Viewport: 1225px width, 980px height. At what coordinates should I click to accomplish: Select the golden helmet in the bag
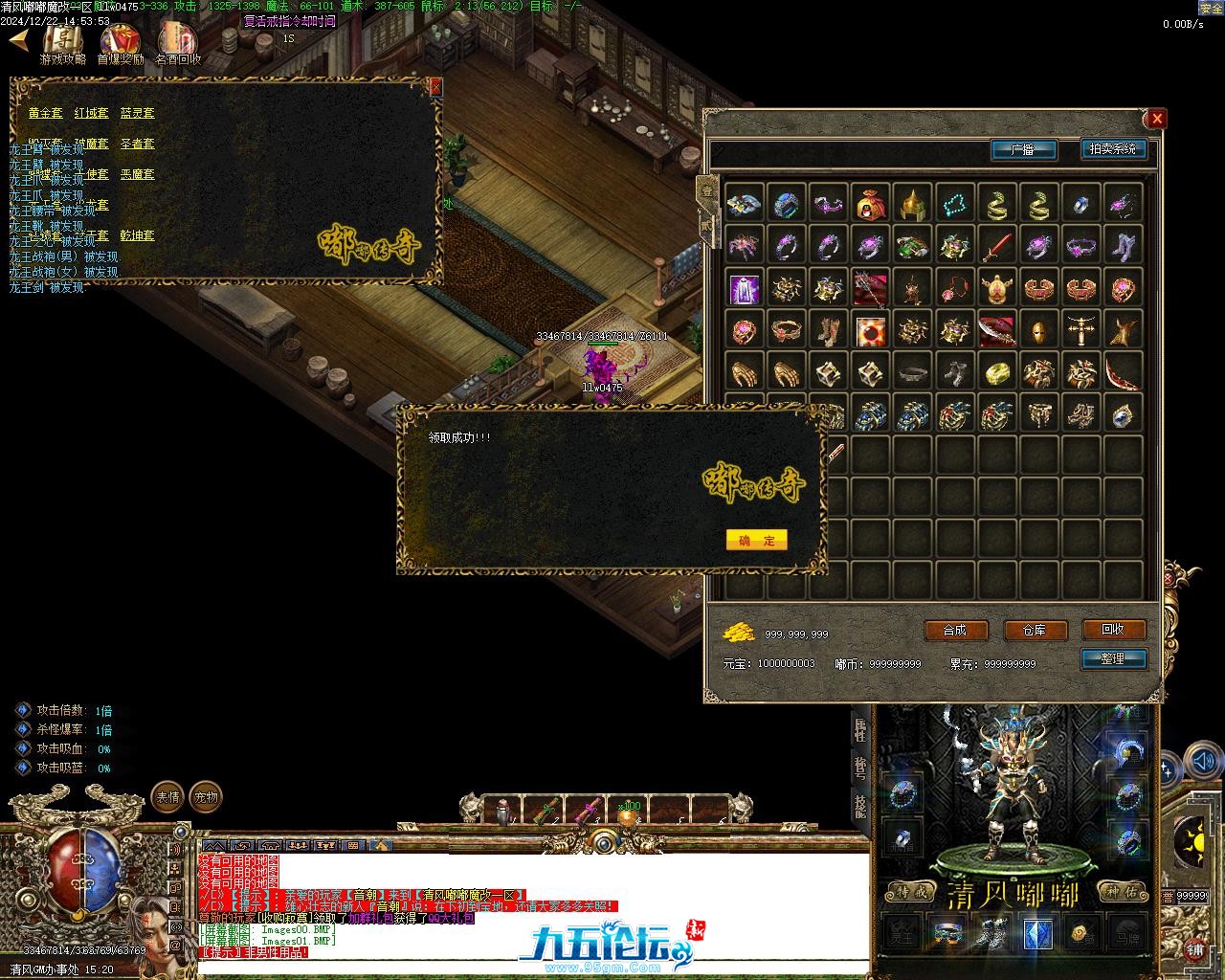pos(912,204)
